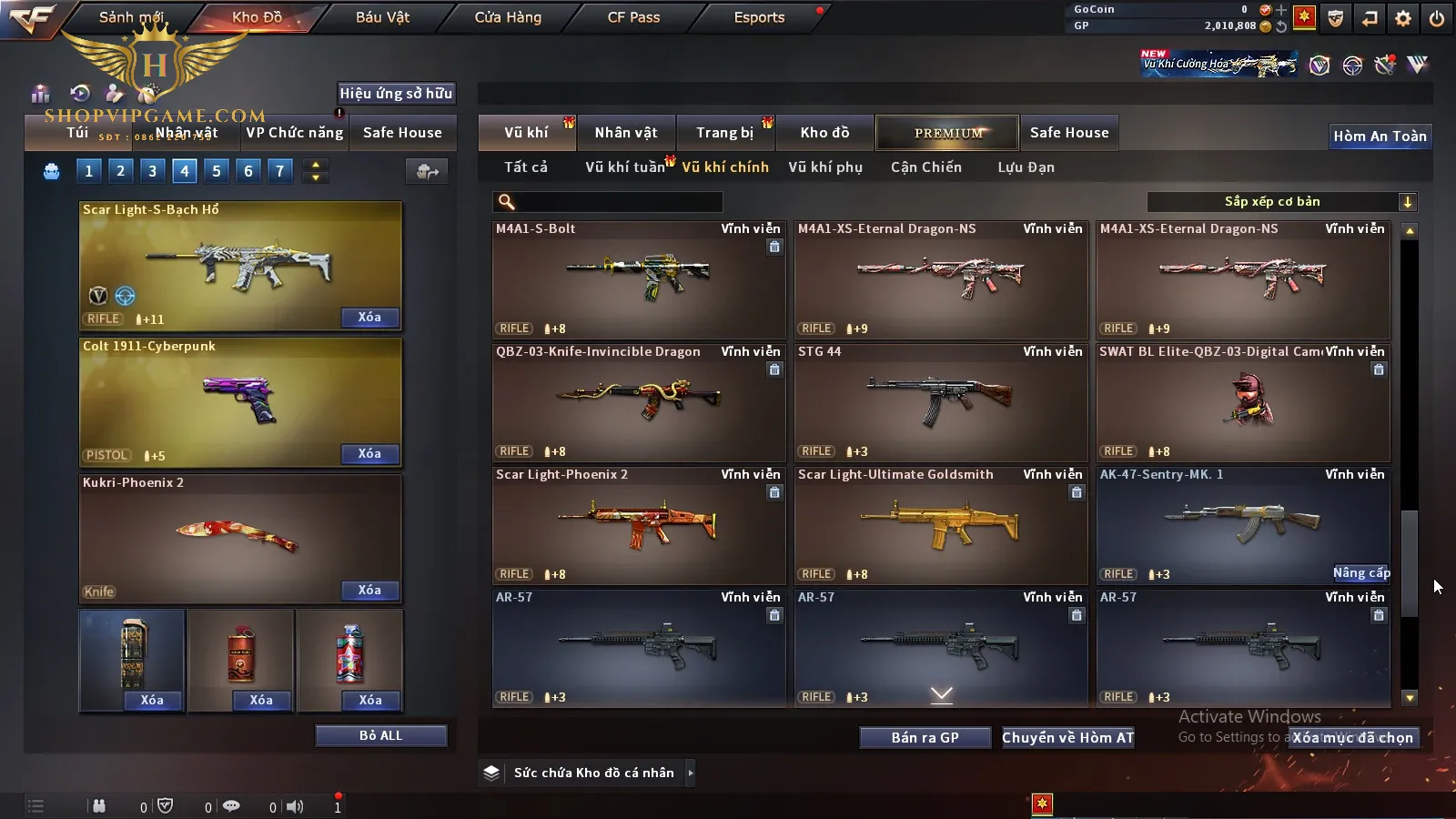Select the Nhân vật inventory tab
Viewport: 1456px width, 819px height.
pyautogui.click(x=626, y=133)
